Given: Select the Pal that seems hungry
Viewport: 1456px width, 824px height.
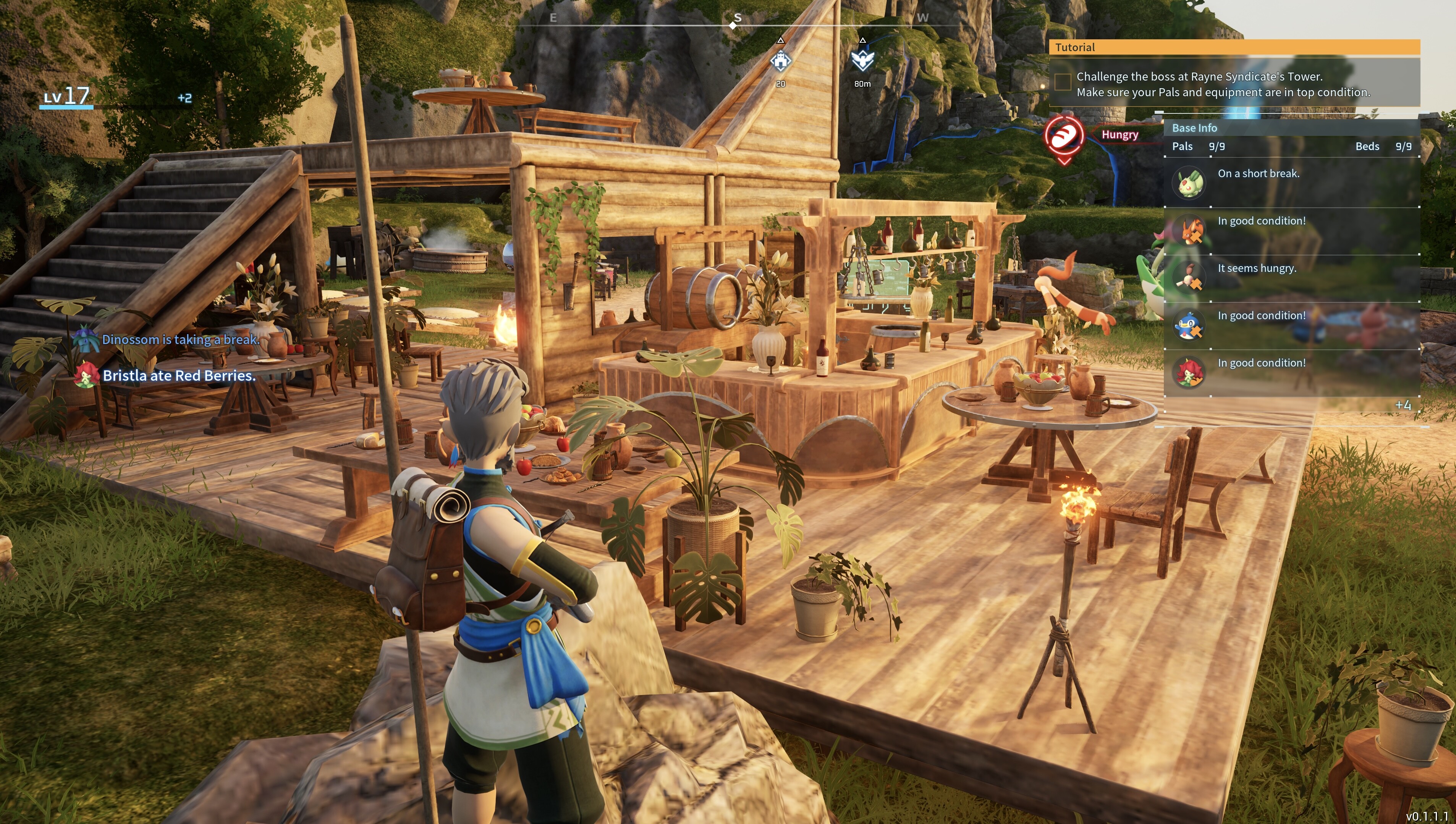Looking at the screenshot, I should pos(1188,278).
